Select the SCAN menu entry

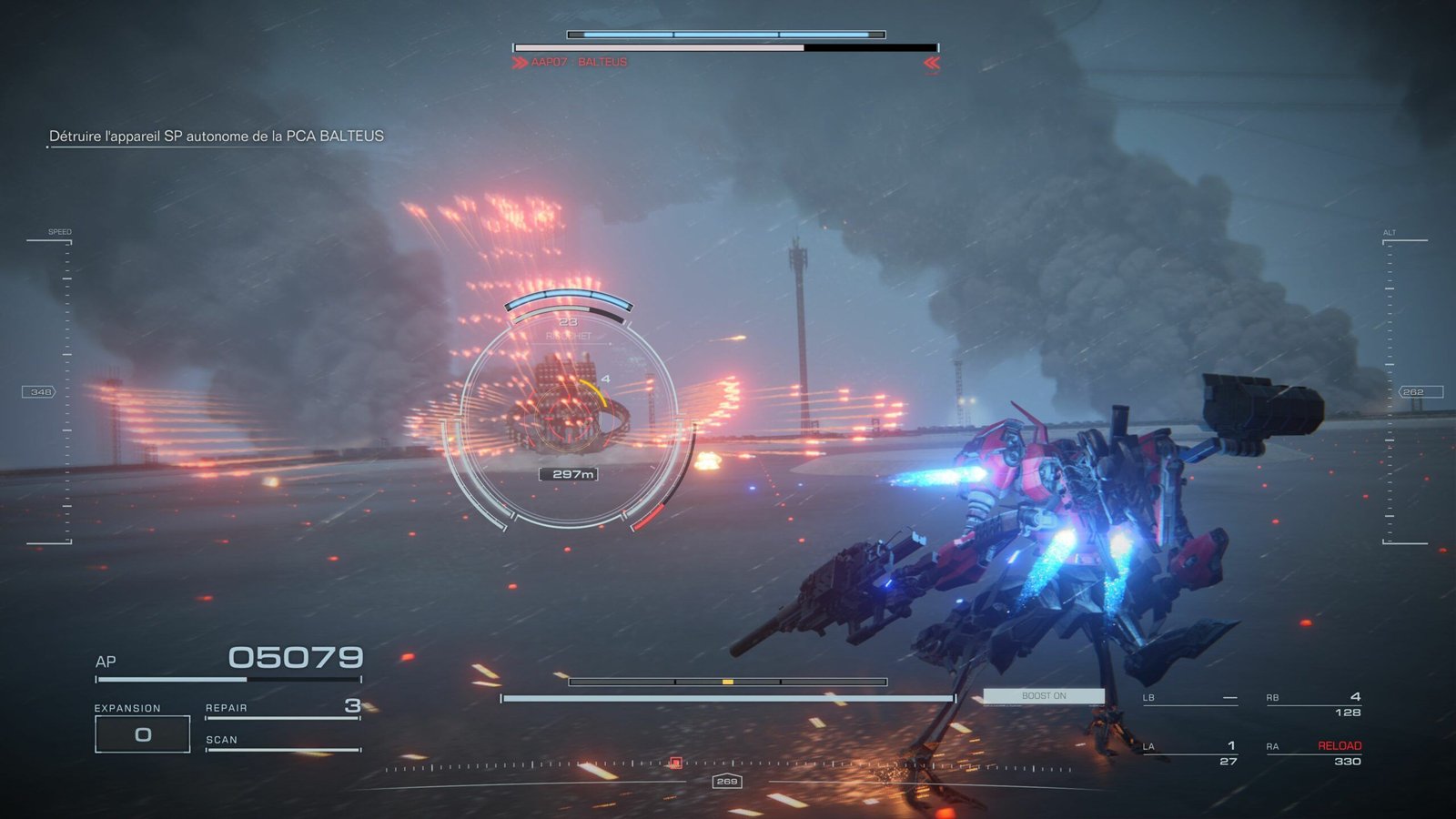[x=222, y=739]
